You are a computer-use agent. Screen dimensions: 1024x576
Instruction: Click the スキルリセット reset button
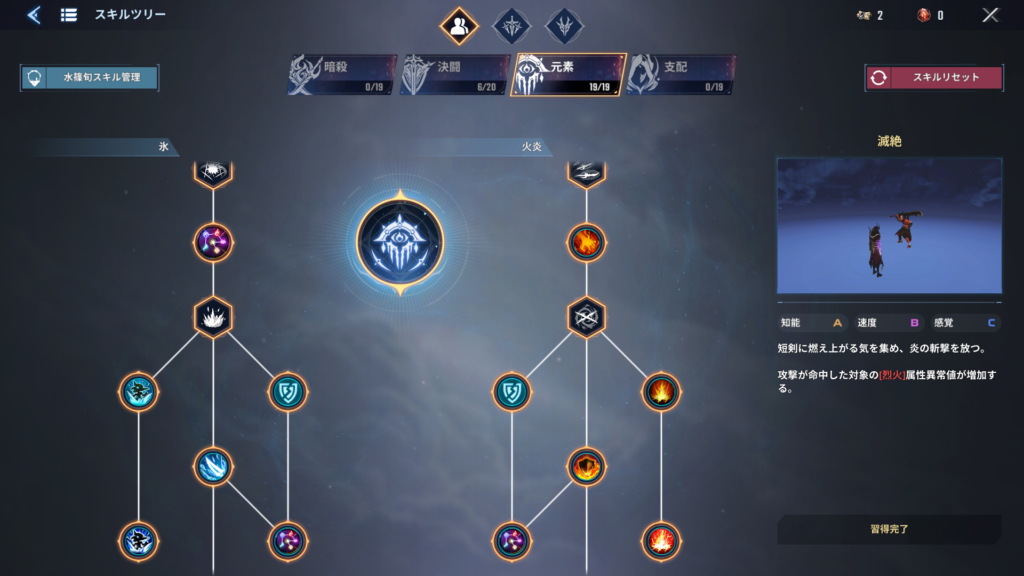(934, 78)
